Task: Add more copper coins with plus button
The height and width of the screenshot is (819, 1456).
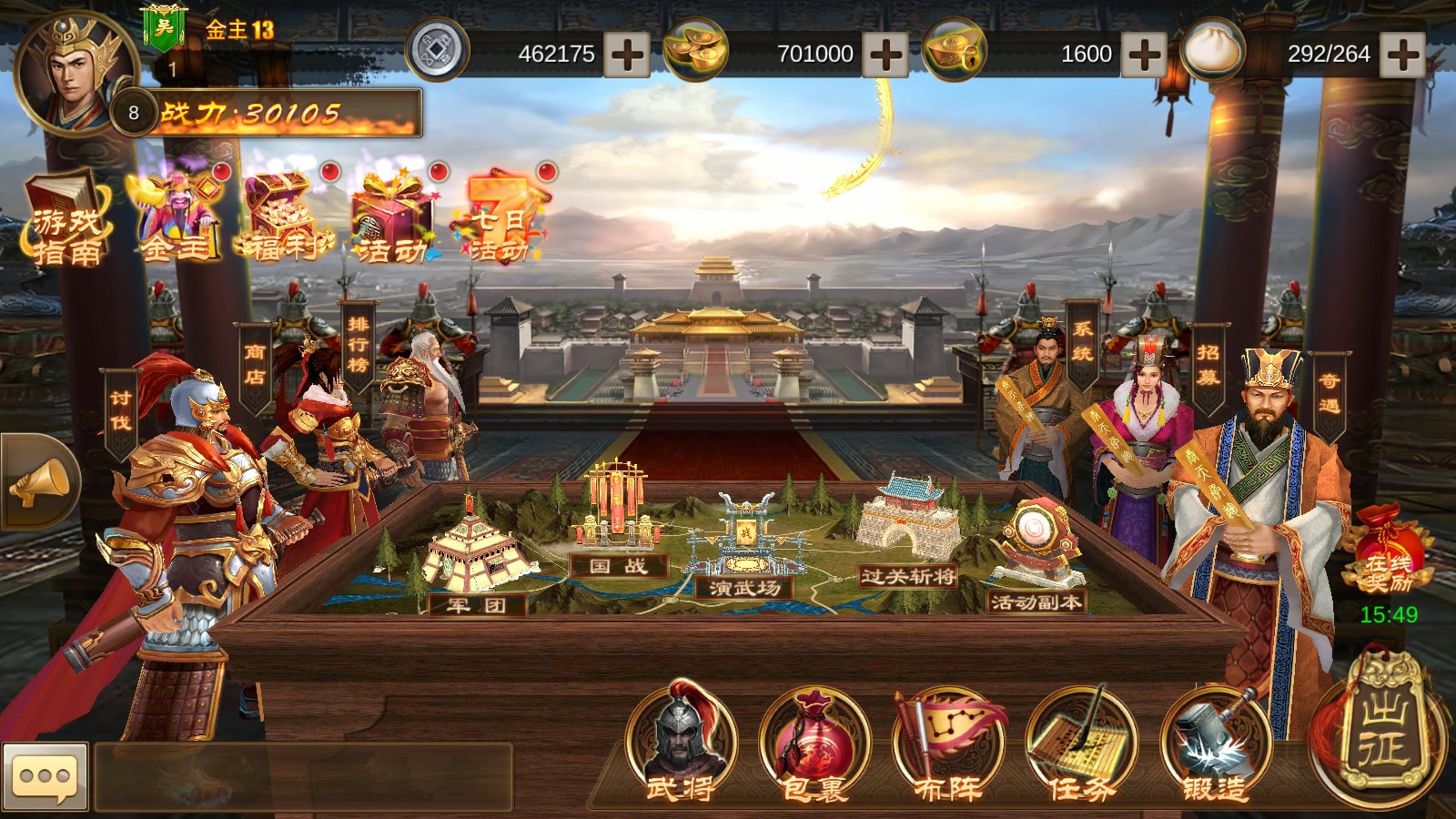Action: tap(628, 55)
